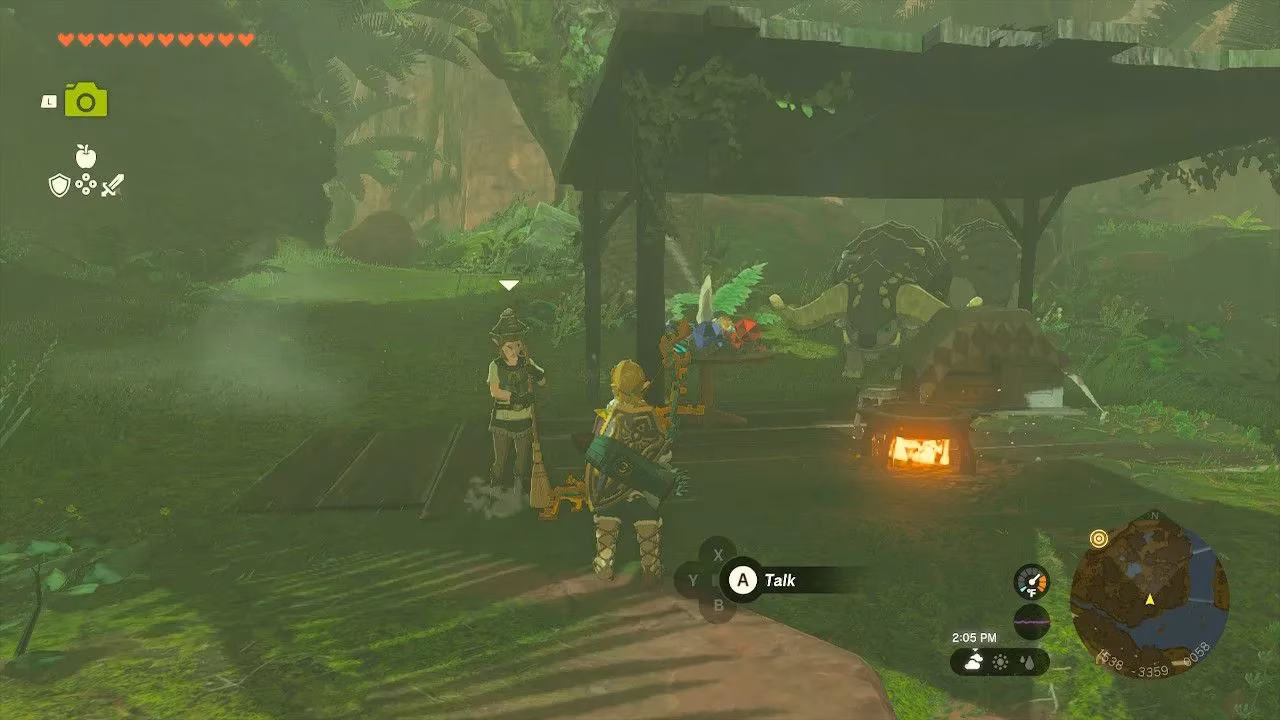Click the temperature gauge showing °F

[1031, 584]
